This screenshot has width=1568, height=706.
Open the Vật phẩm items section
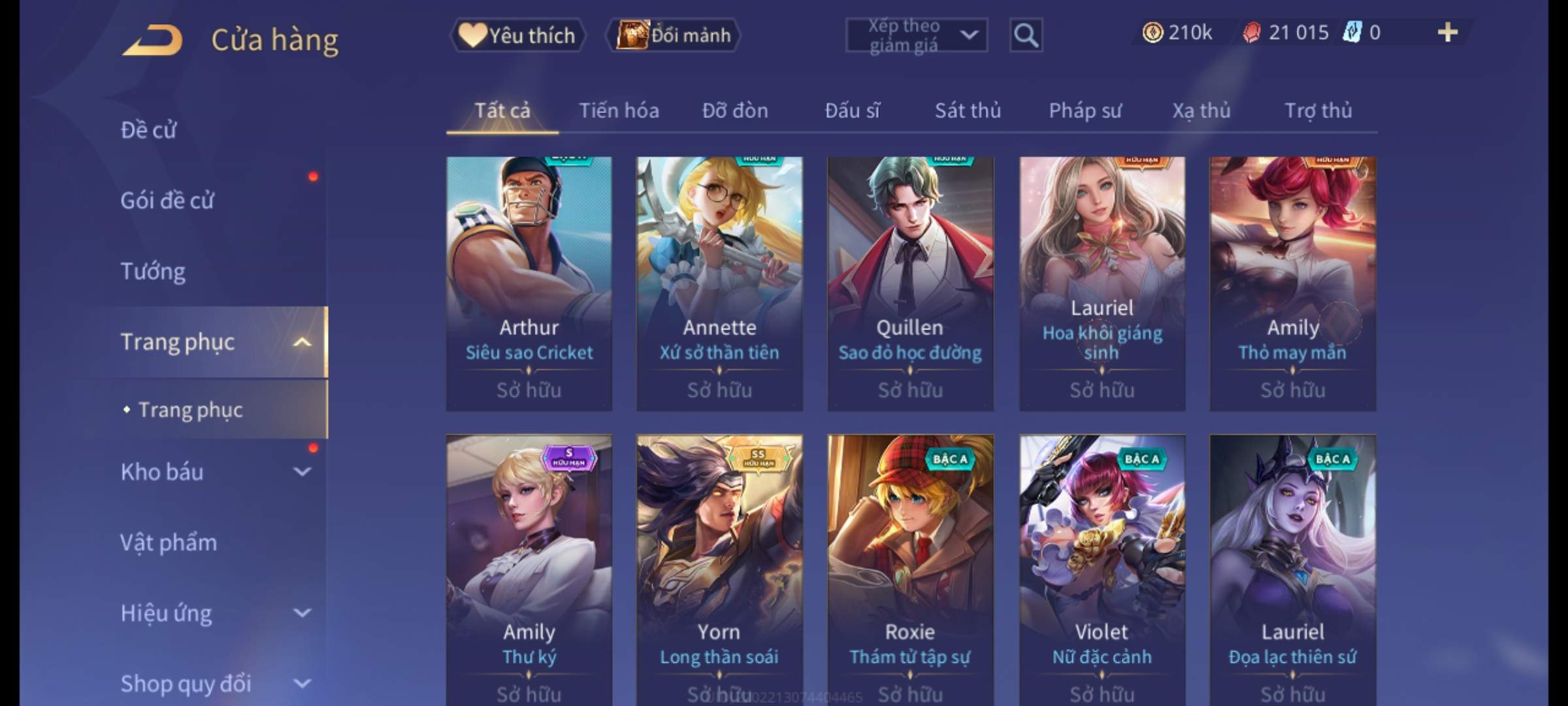169,543
